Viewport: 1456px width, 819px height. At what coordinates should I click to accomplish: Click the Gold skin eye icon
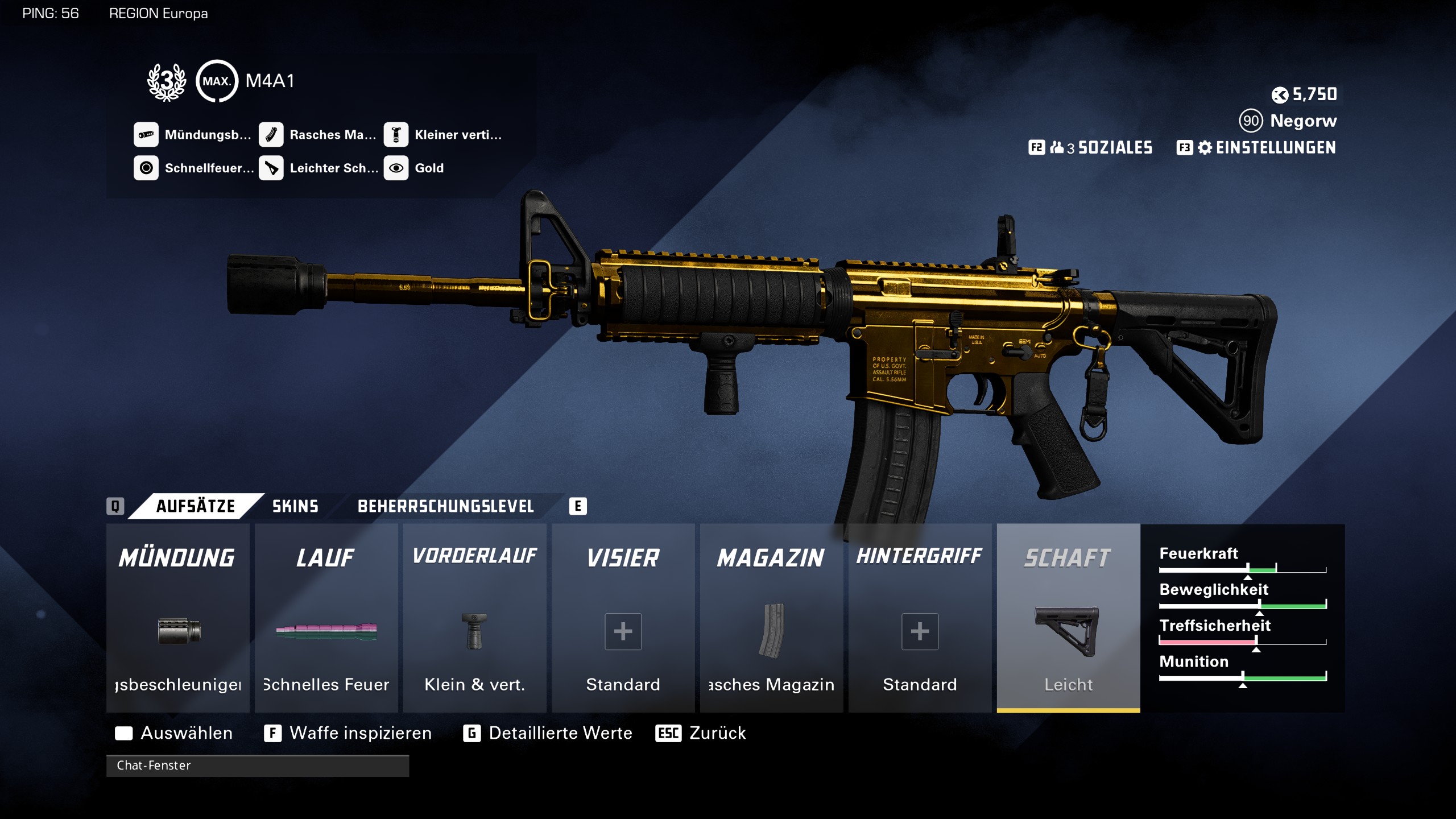tap(396, 168)
